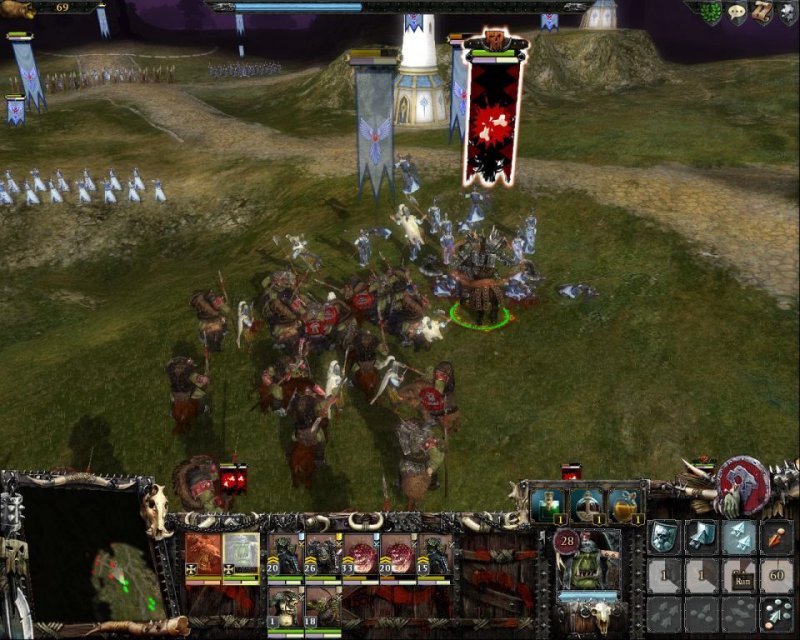This screenshot has height=640, width=800.
Task: Choose the scatter arrows formation button
Action: tap(777, 612)
